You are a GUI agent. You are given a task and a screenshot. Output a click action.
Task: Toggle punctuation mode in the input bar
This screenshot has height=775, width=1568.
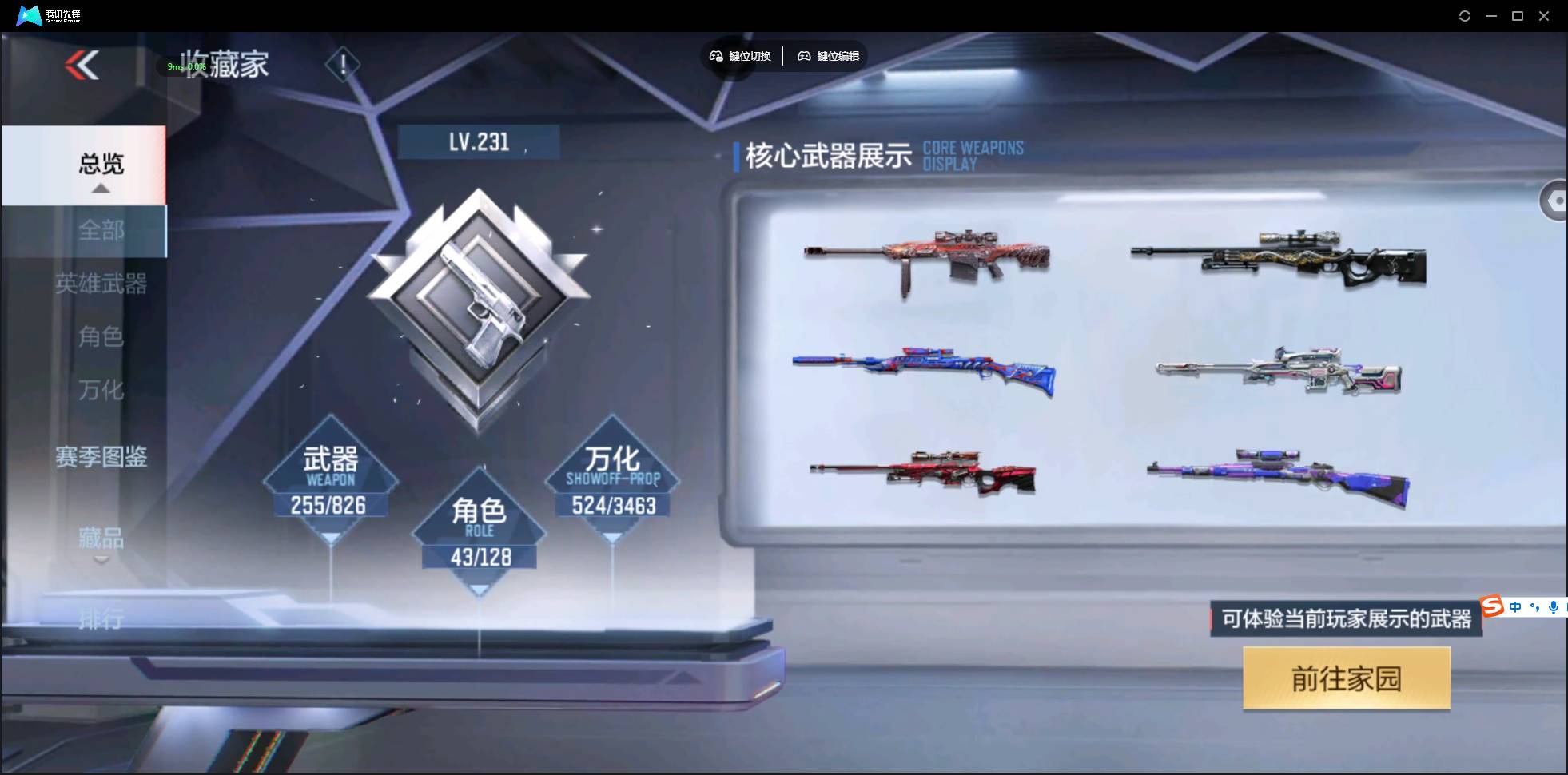click(1534, 607)
